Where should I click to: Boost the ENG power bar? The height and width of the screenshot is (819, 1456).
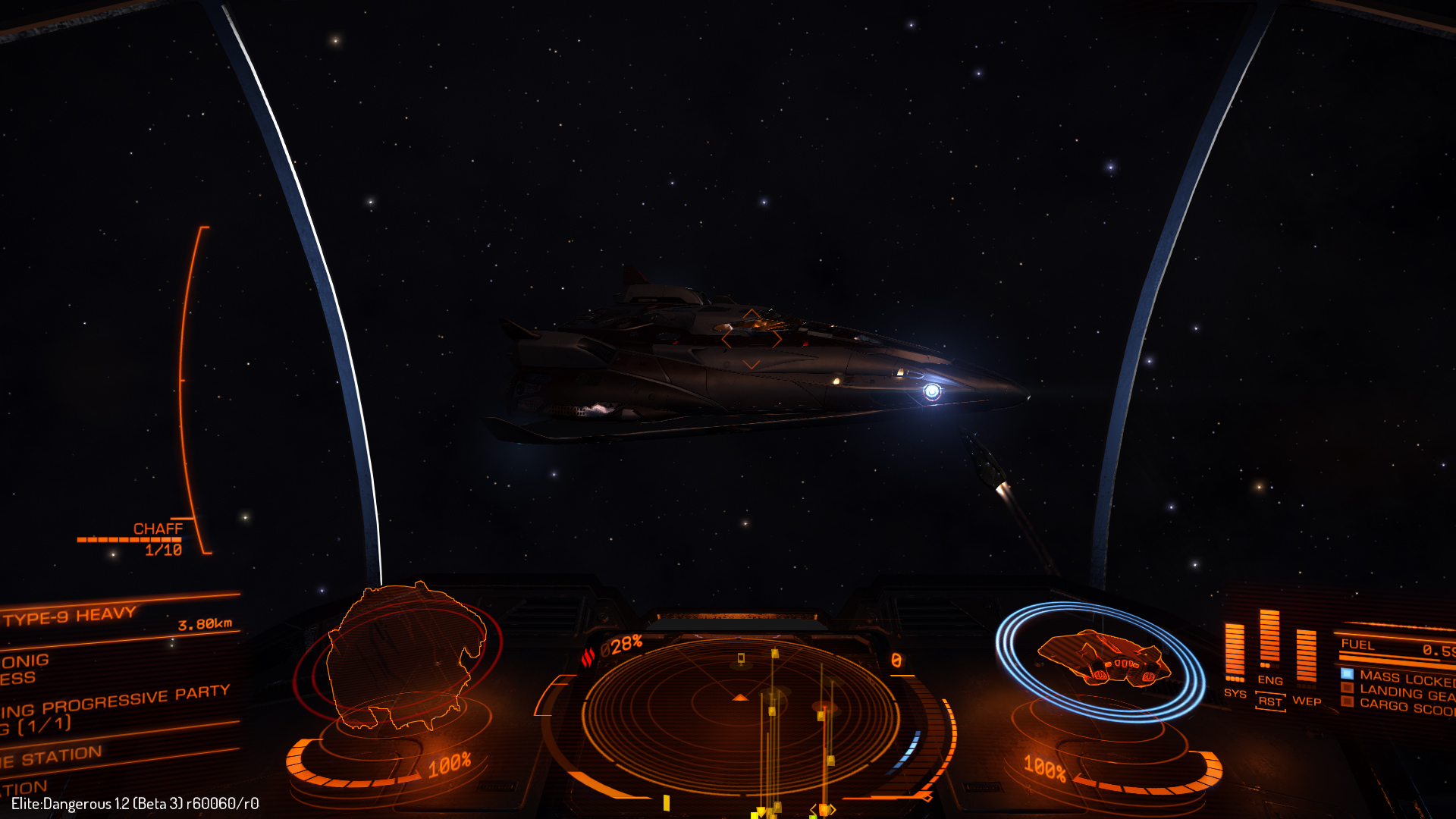(1269, 639)
